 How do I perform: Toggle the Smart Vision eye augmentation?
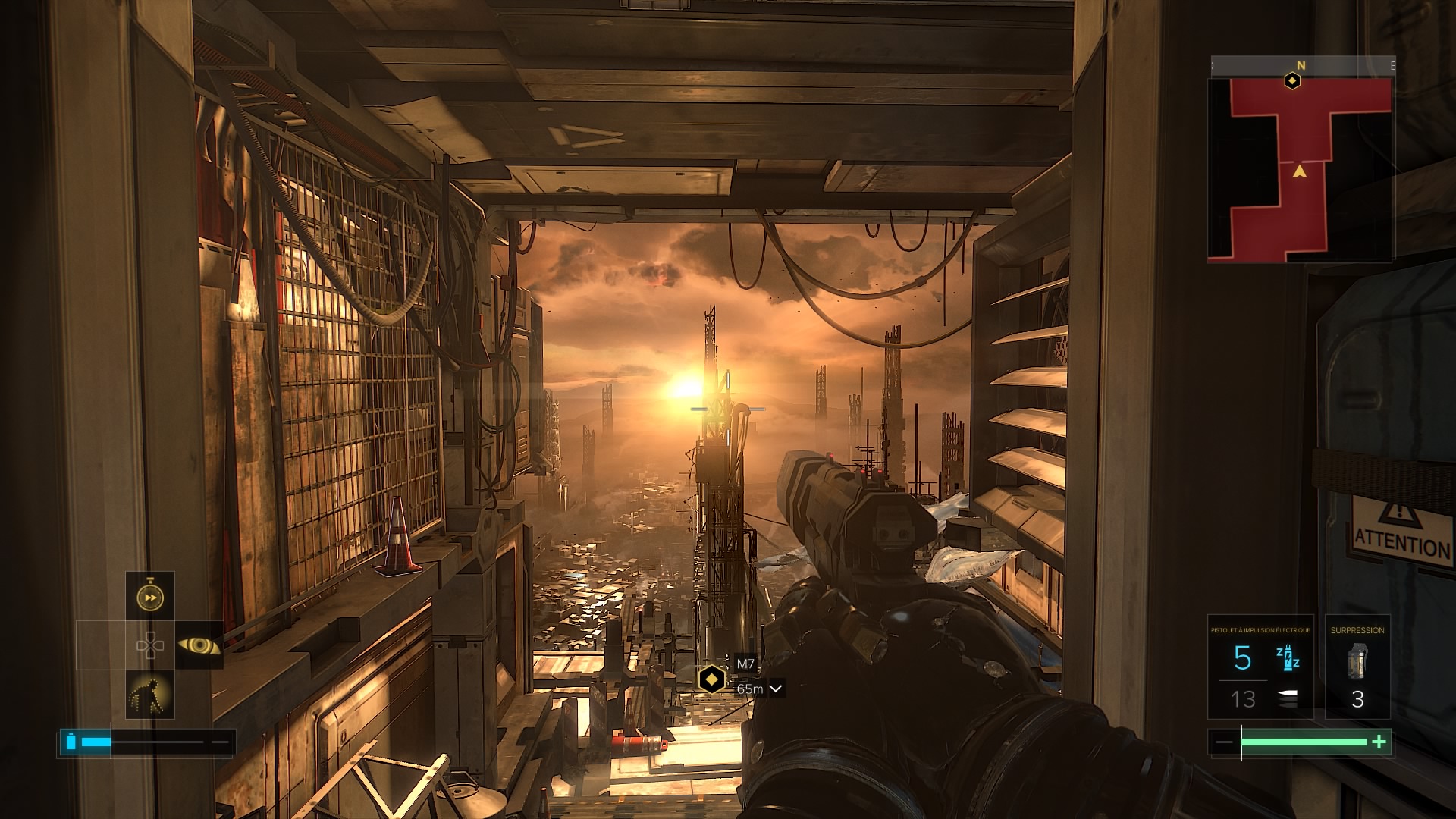(x=199, y=645)
